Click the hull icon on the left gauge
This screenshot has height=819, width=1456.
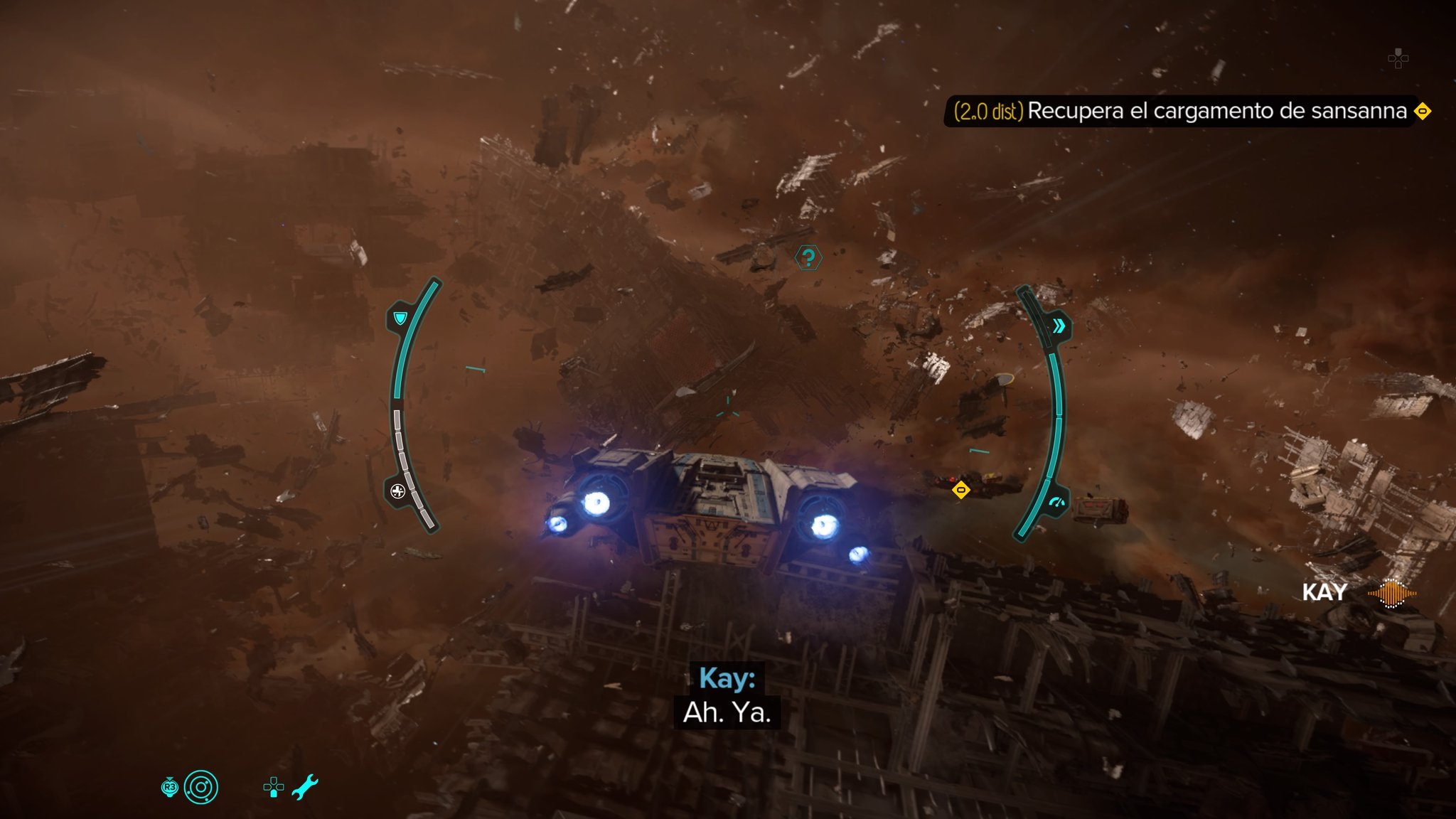398,491
